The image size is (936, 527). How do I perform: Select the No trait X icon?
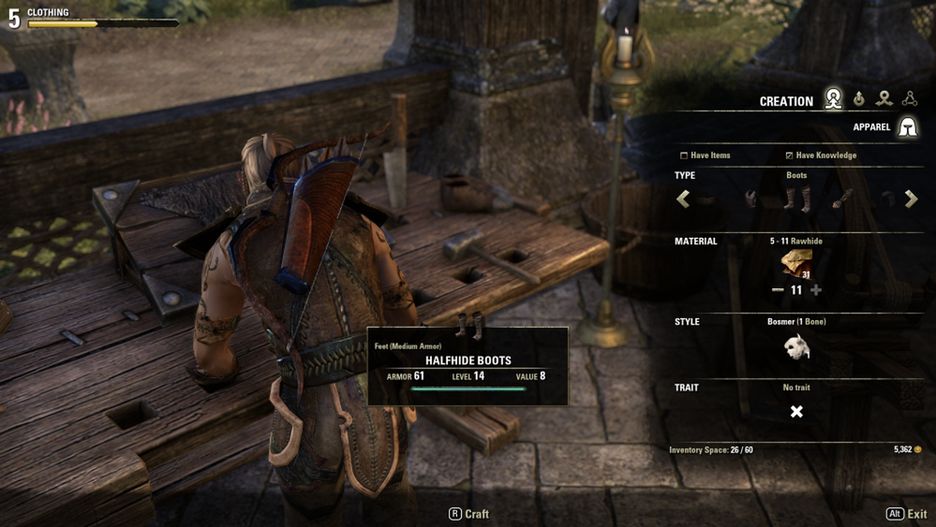tap(796, 412)
